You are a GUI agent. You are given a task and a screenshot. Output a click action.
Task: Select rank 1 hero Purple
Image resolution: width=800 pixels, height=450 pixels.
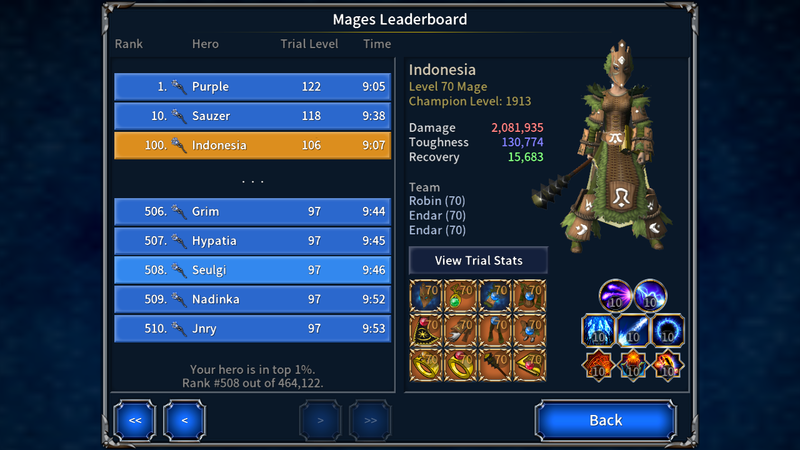pyautogui.click(x=252, y=87)
